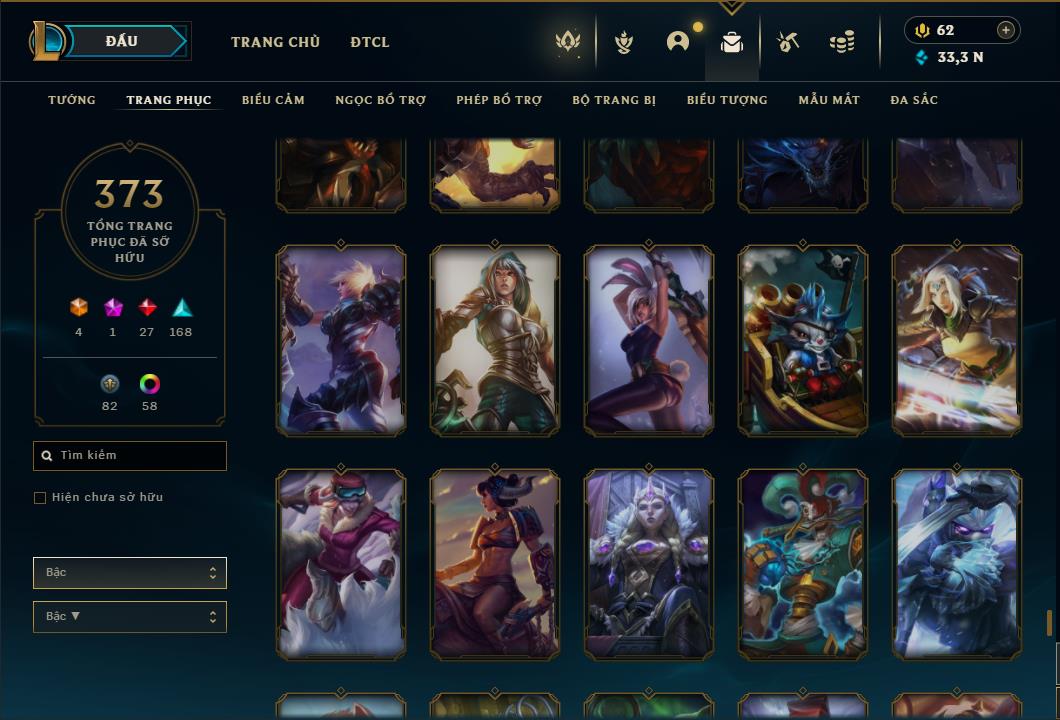Viewport: 1060px width, 720px height.
Task: Go to the ĐTCL section
Action: click(370, 42)
